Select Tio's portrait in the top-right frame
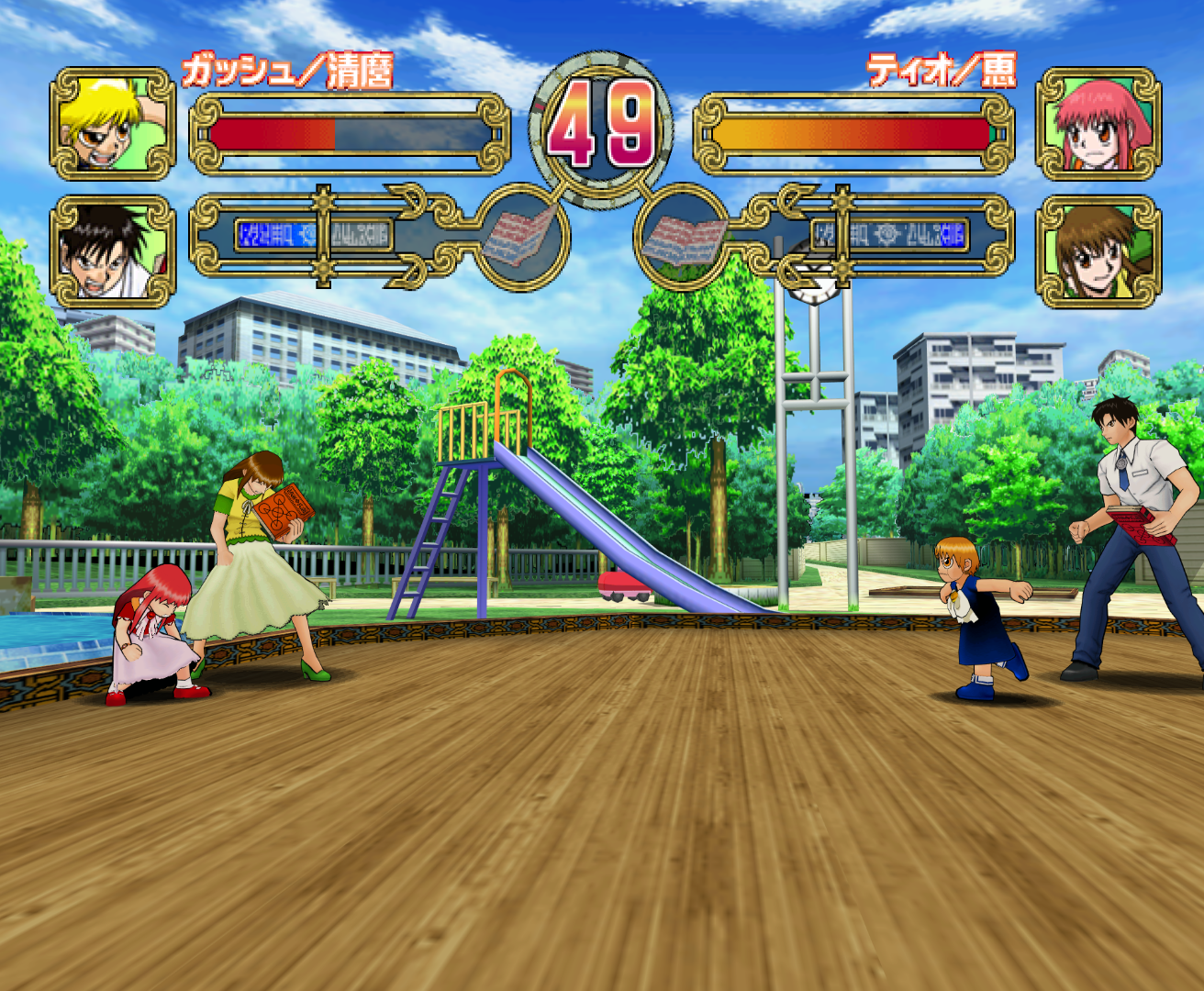 (1097, 124)
